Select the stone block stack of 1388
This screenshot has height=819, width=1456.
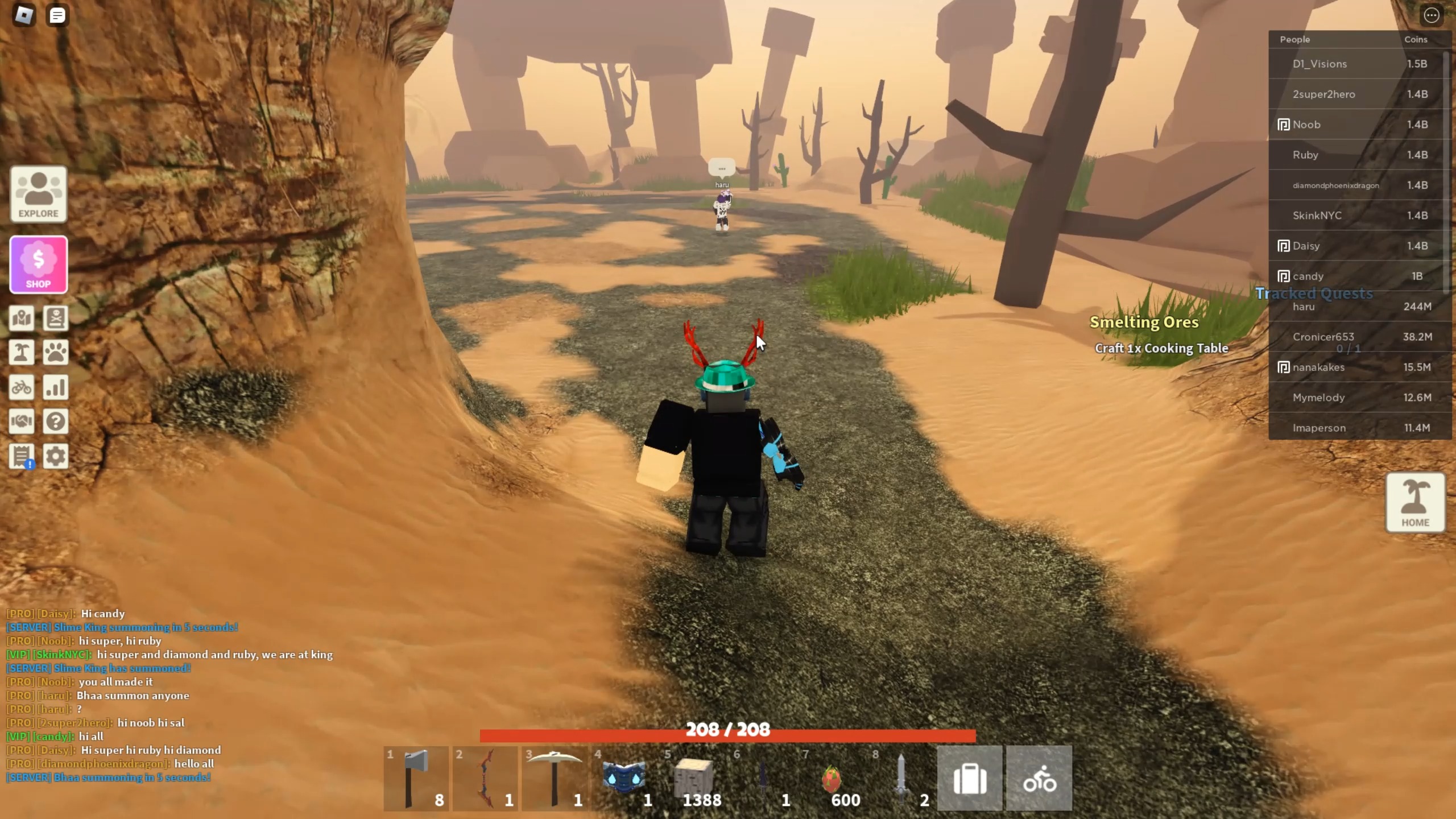click(693, 778)
